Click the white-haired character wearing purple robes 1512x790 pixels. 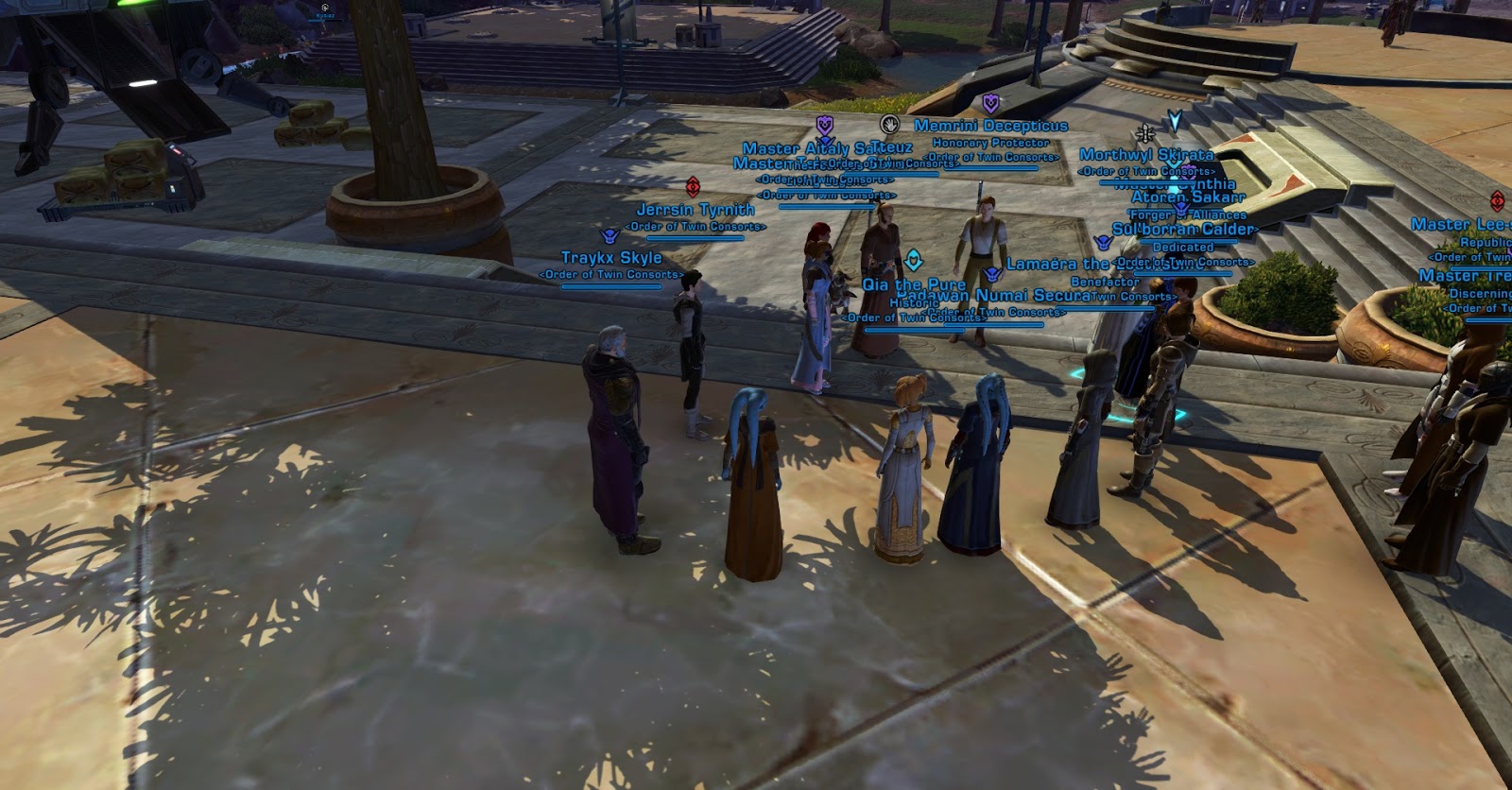click(x=619, y=444)
